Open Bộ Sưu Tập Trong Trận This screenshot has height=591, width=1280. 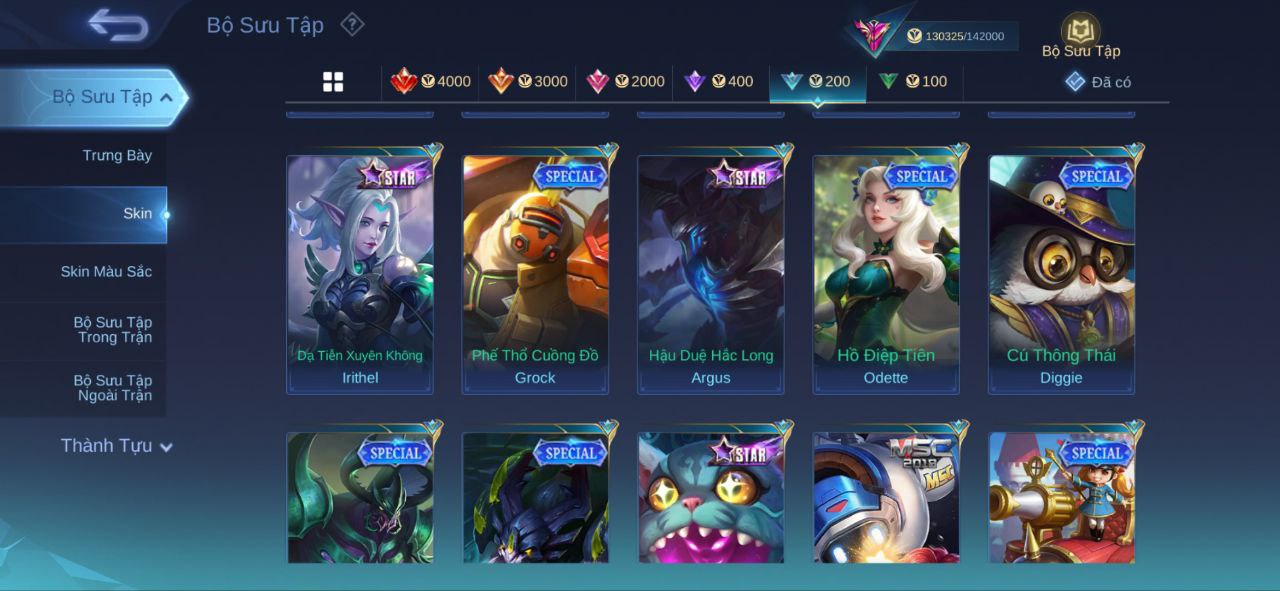click(112, 329)
